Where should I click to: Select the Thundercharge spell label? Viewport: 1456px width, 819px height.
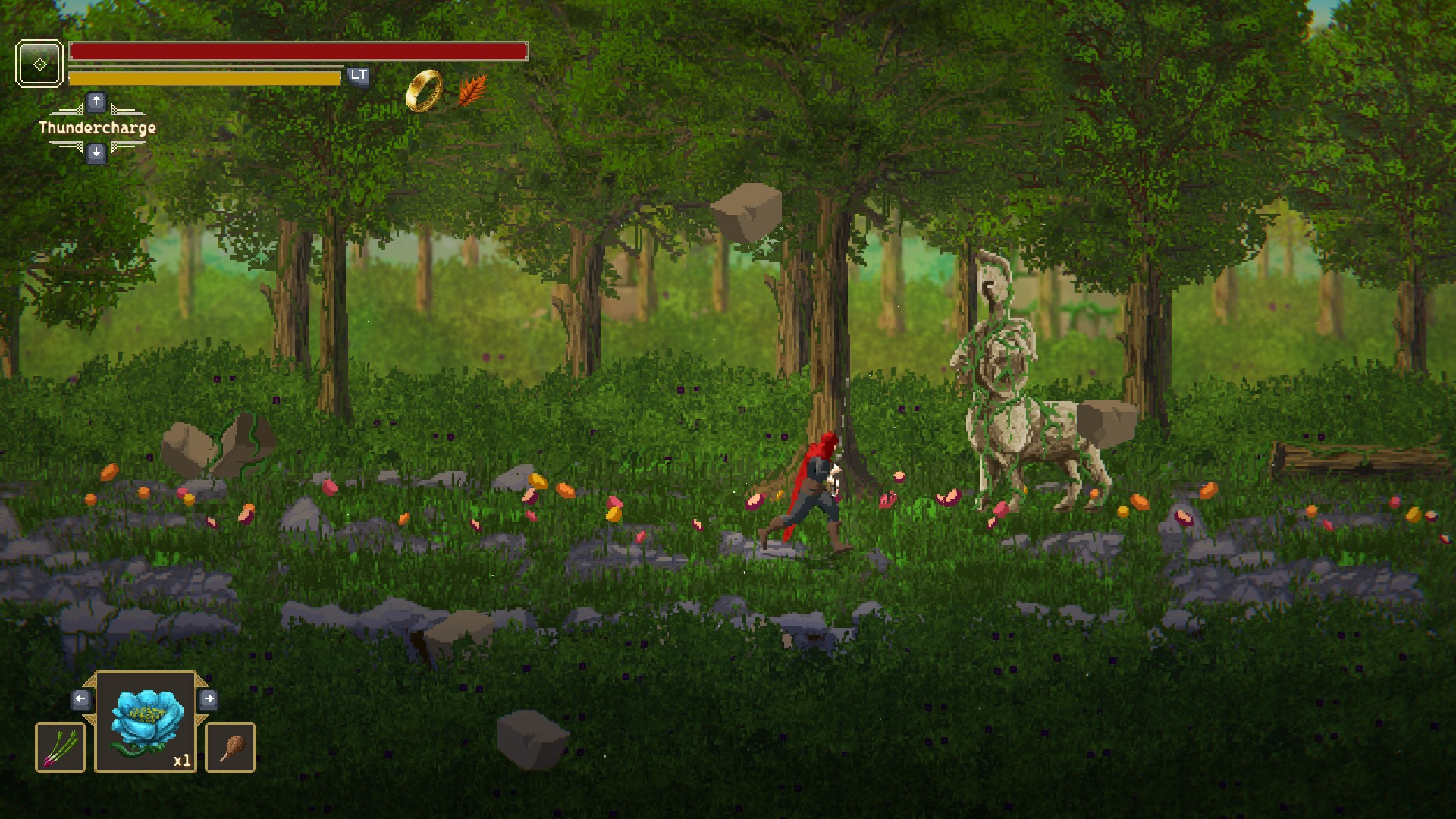(97, 128)
